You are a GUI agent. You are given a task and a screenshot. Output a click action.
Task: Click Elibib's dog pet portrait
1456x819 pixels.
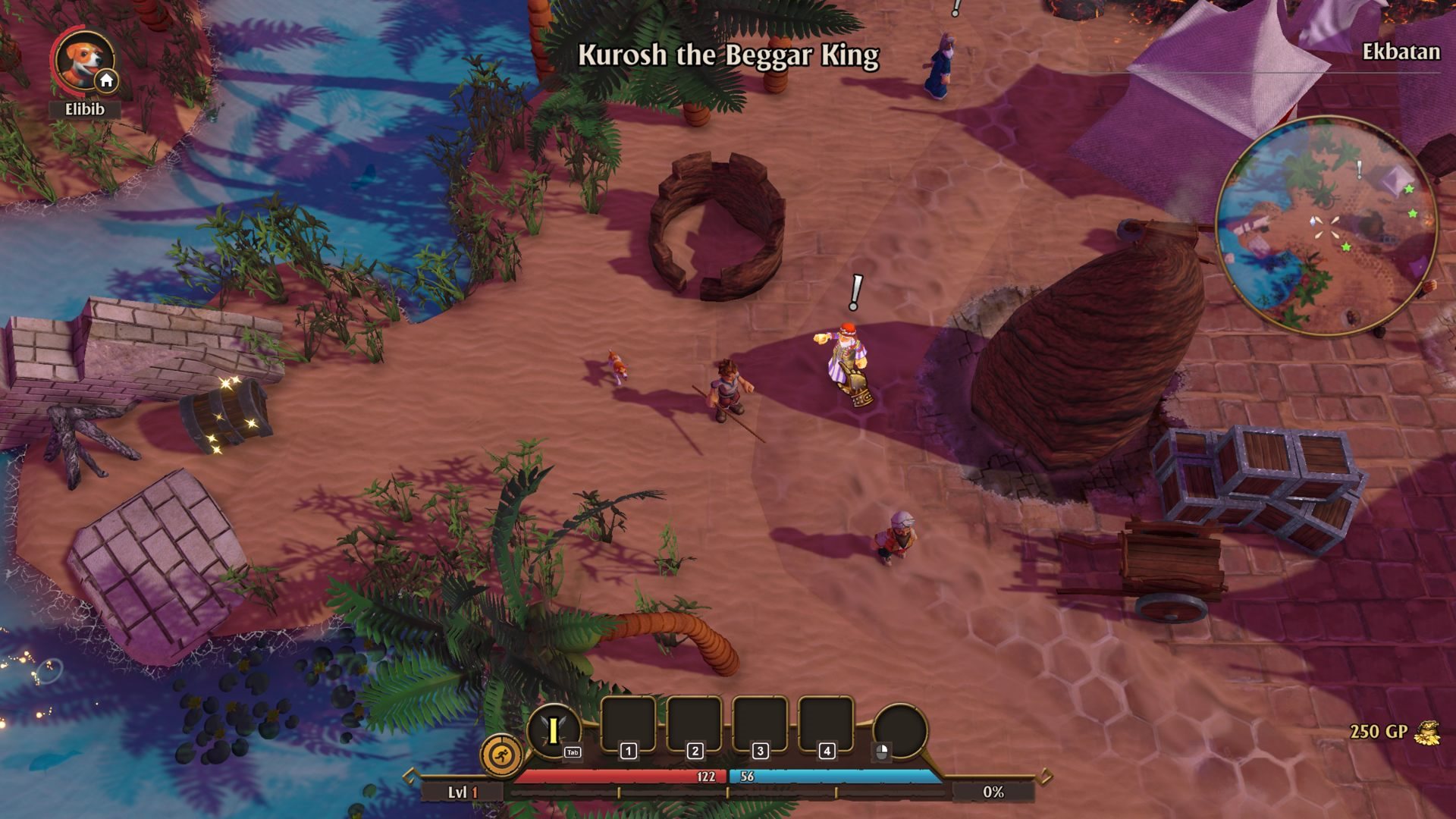[x=81, y=59]
